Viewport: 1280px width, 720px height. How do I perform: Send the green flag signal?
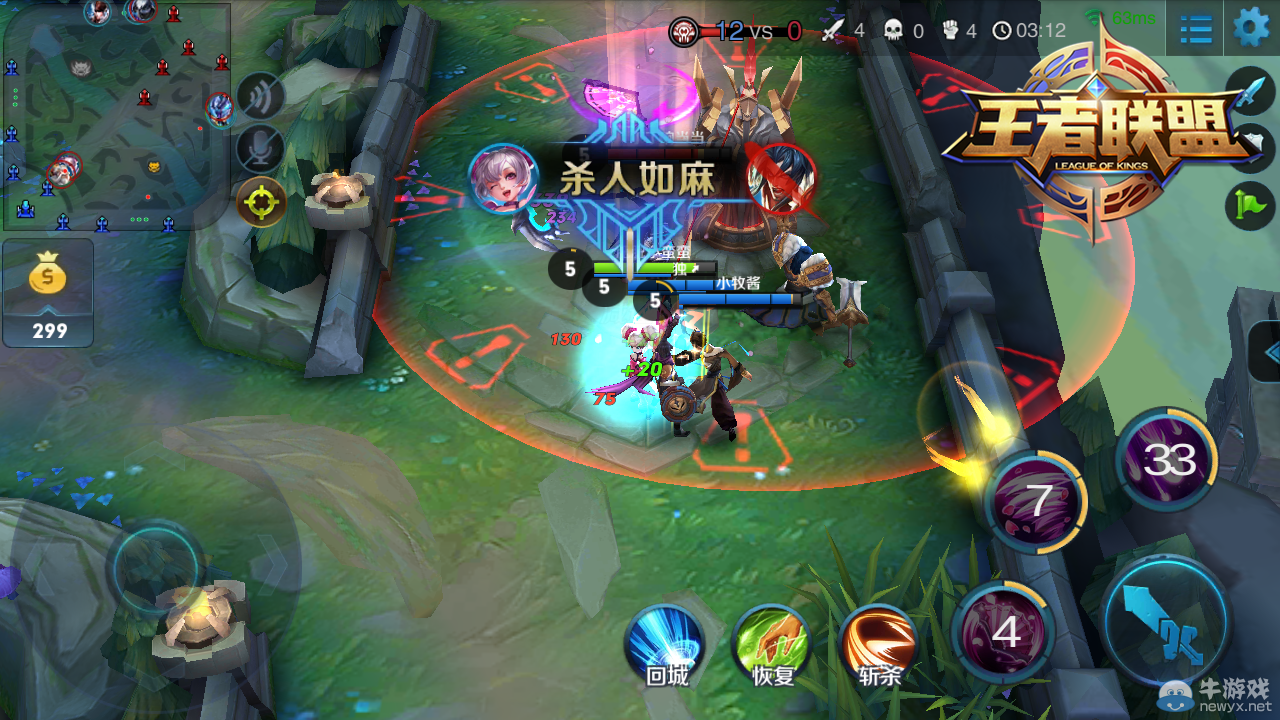tap(1250, 205)
